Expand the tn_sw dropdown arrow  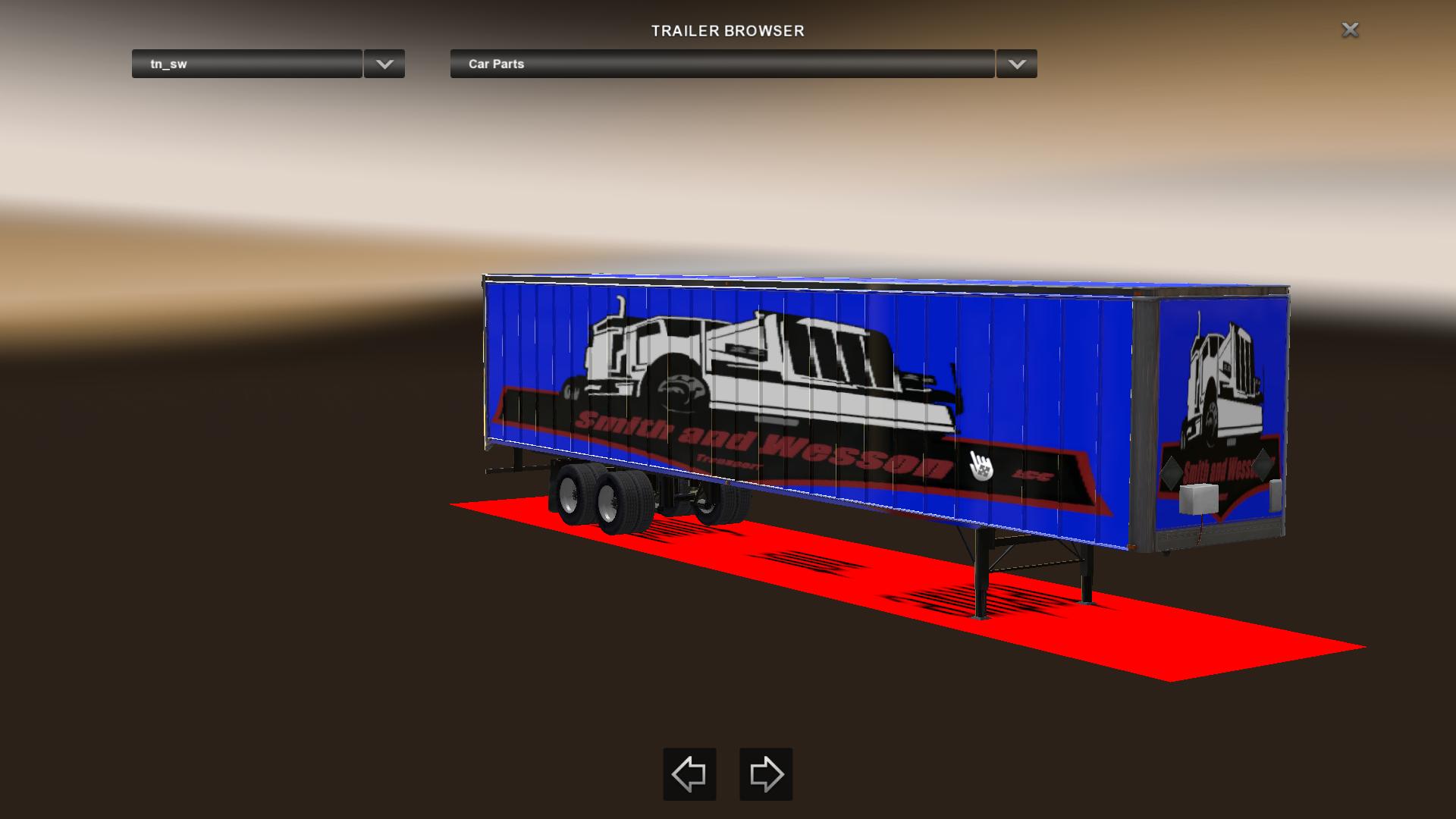384,64
